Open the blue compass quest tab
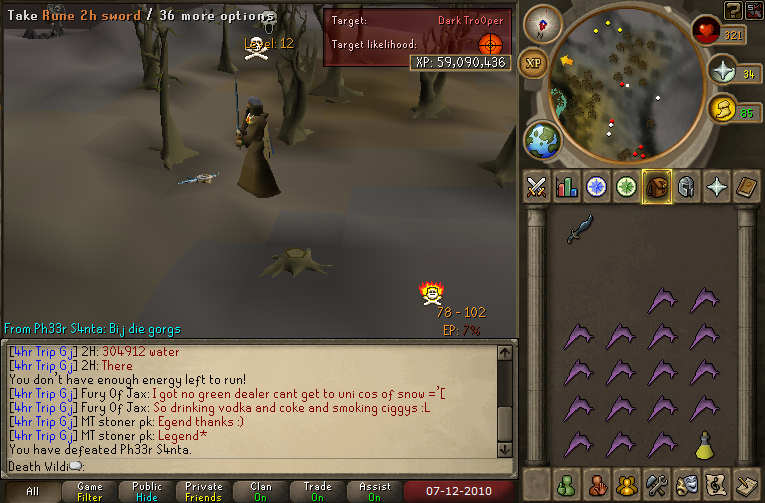Viewport: 765px width, 503px height. point(597,187)
